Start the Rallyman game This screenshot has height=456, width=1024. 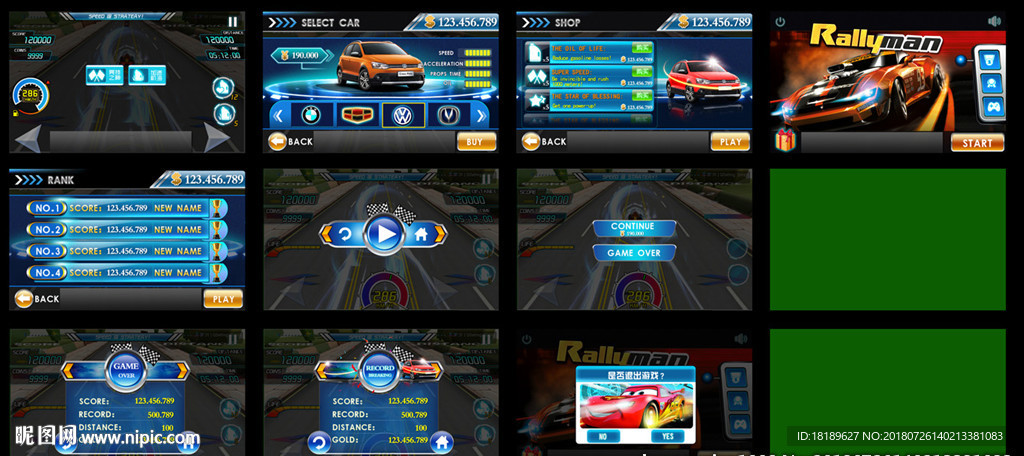tap(977, 142)
